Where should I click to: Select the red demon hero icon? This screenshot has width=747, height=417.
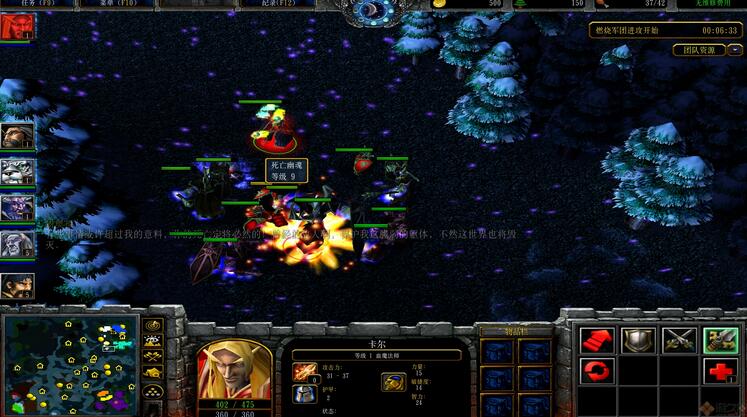tap(17, 27)
